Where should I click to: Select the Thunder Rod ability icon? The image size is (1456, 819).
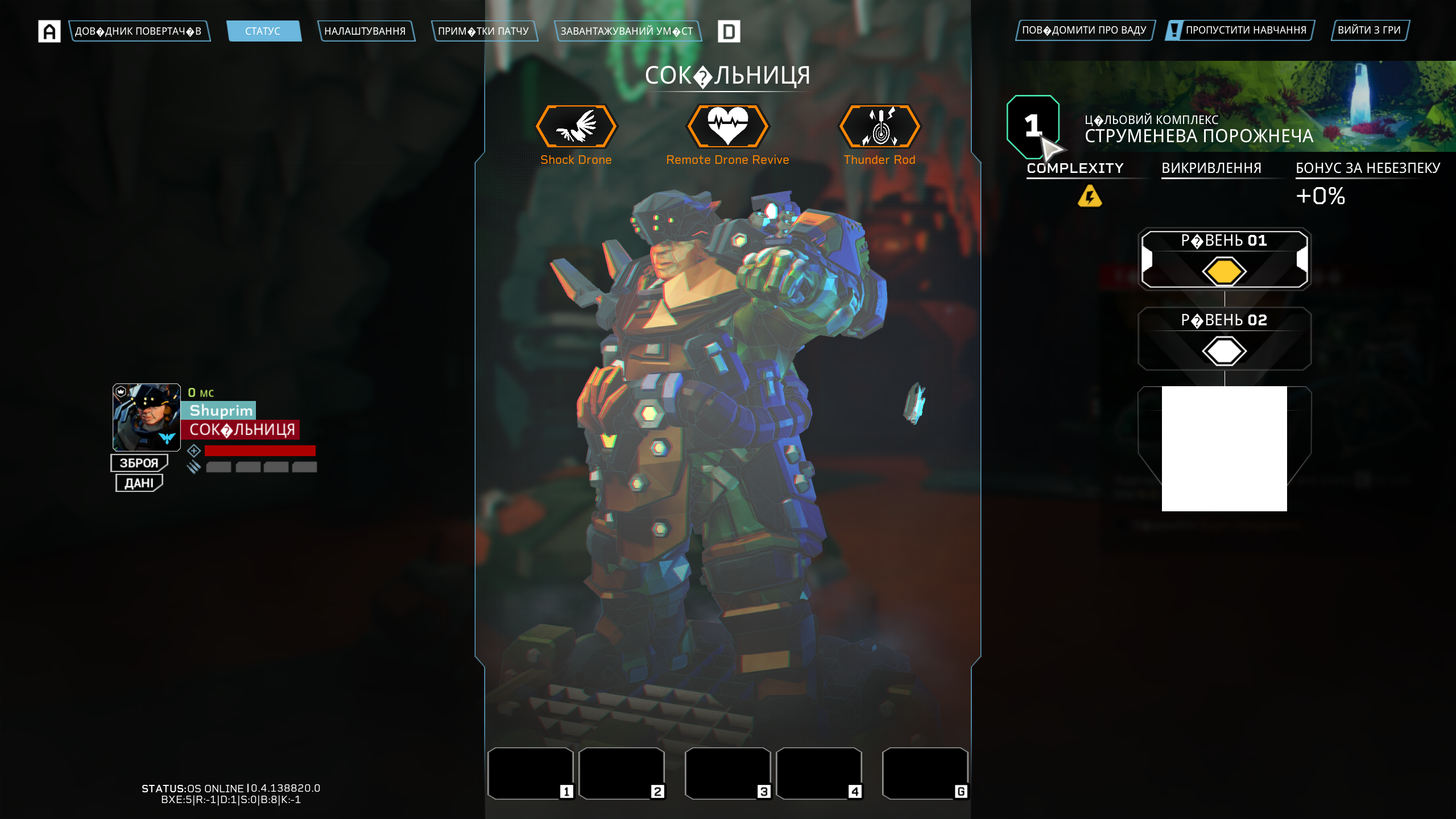(879, 126)
